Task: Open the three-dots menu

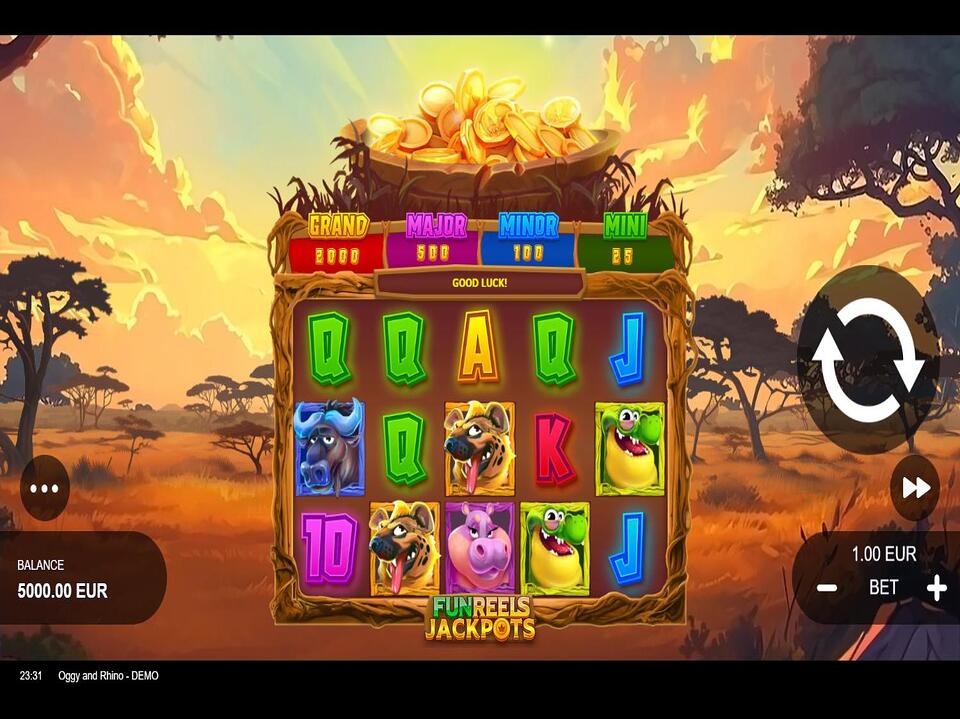Action: point(45,488)
